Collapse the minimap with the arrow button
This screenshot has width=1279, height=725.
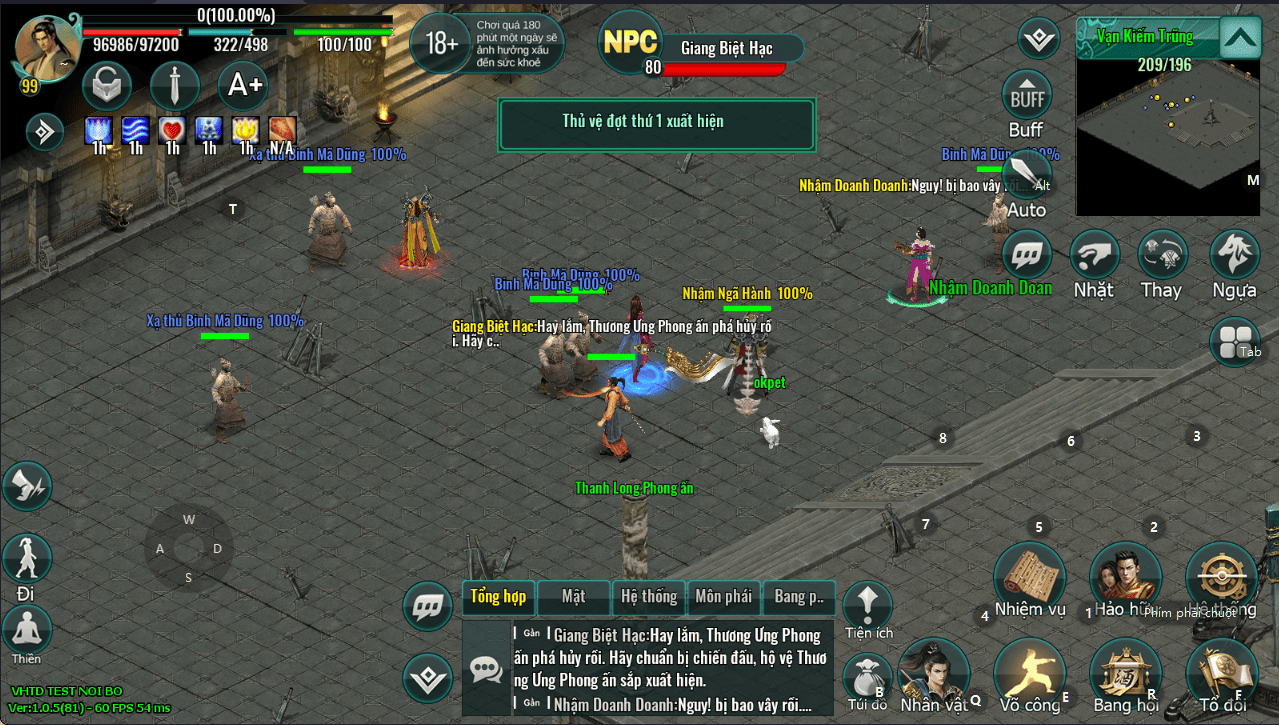(x=1239, y=39)
